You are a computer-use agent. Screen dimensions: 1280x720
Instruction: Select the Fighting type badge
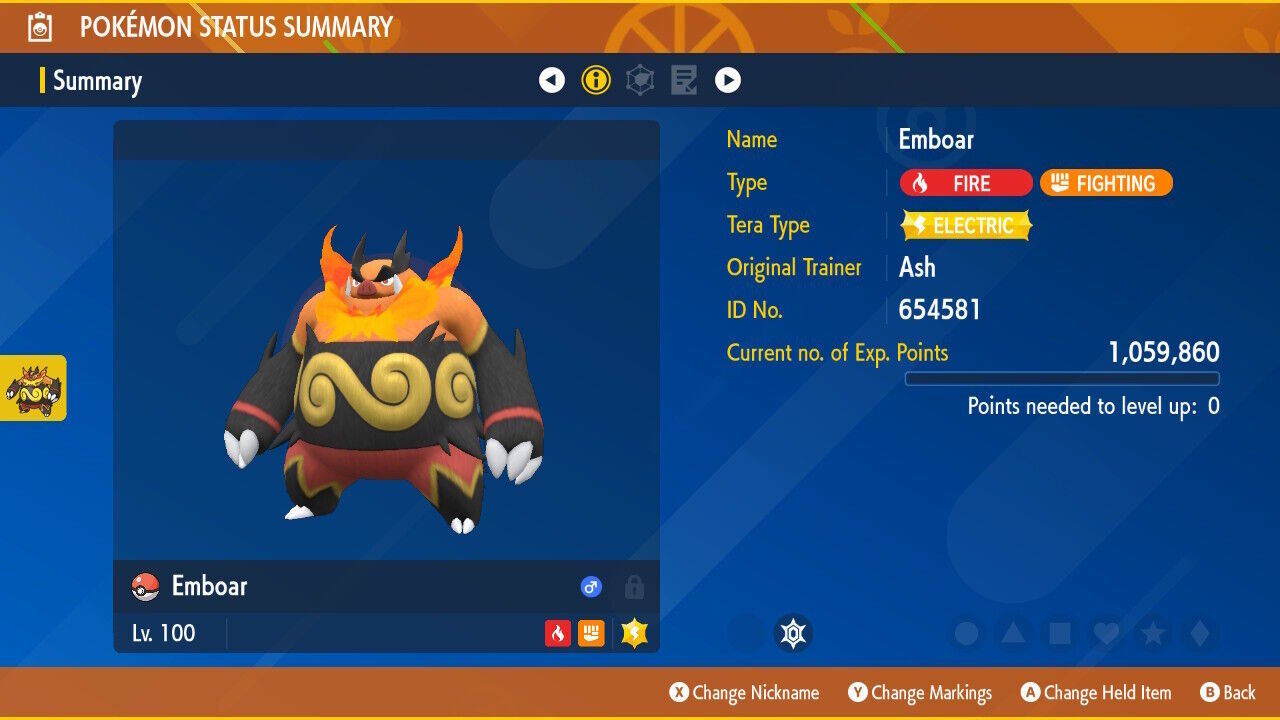1106,183
